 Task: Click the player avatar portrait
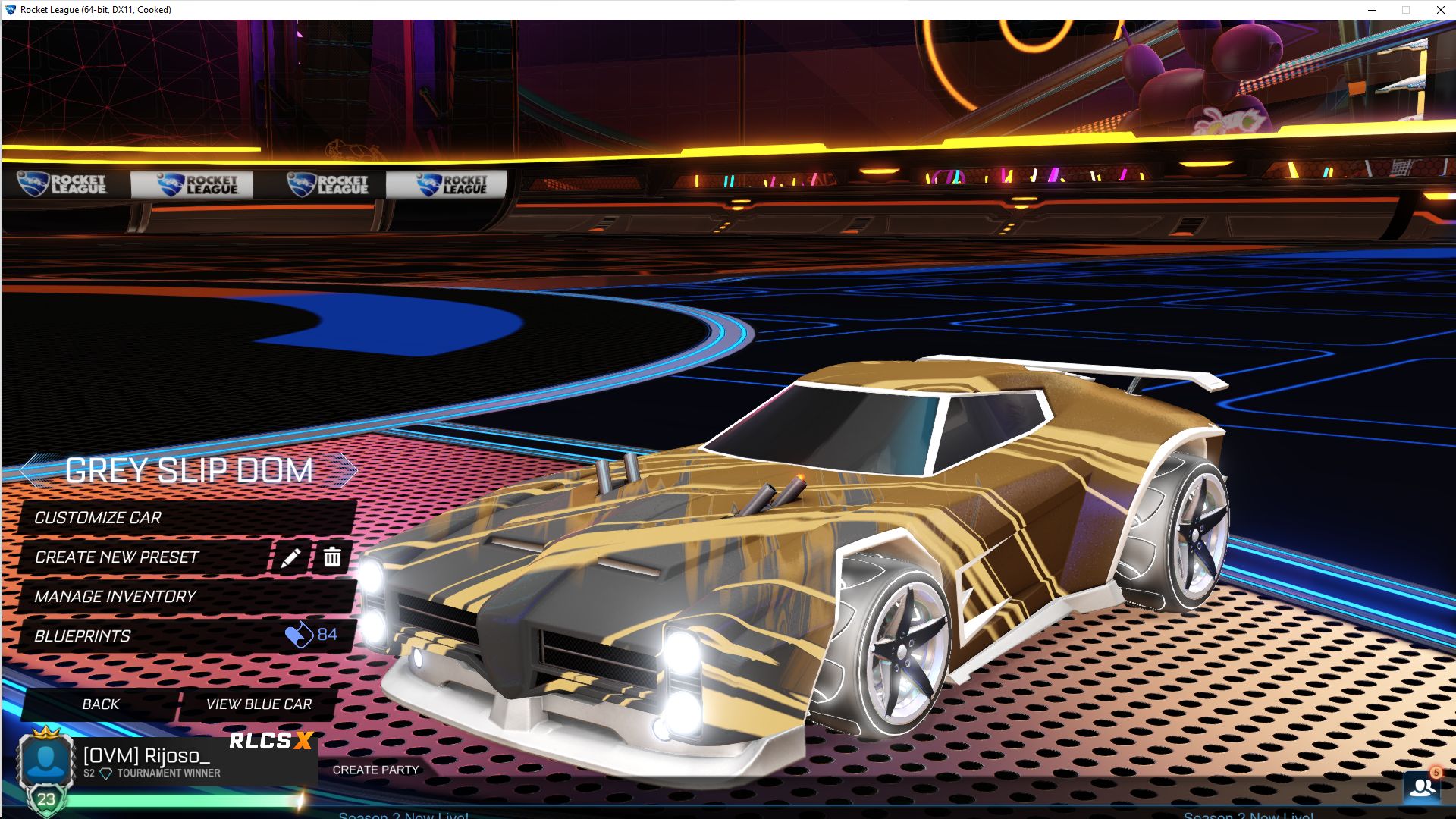point(47,761)
